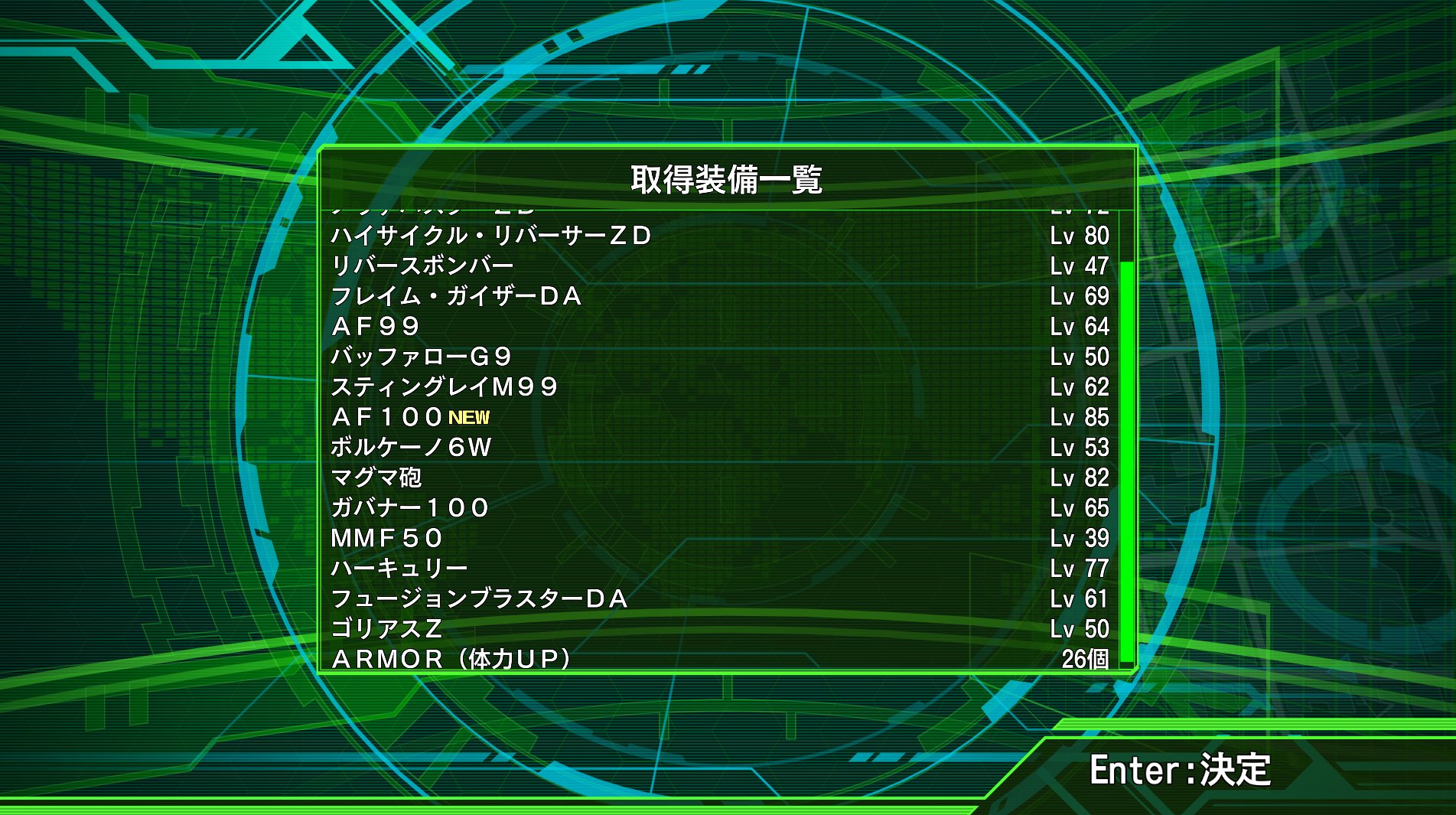Select the ボルケーノ6W weapon entry
Viewport: 1456px width, 815px height.
click(413, 448)
